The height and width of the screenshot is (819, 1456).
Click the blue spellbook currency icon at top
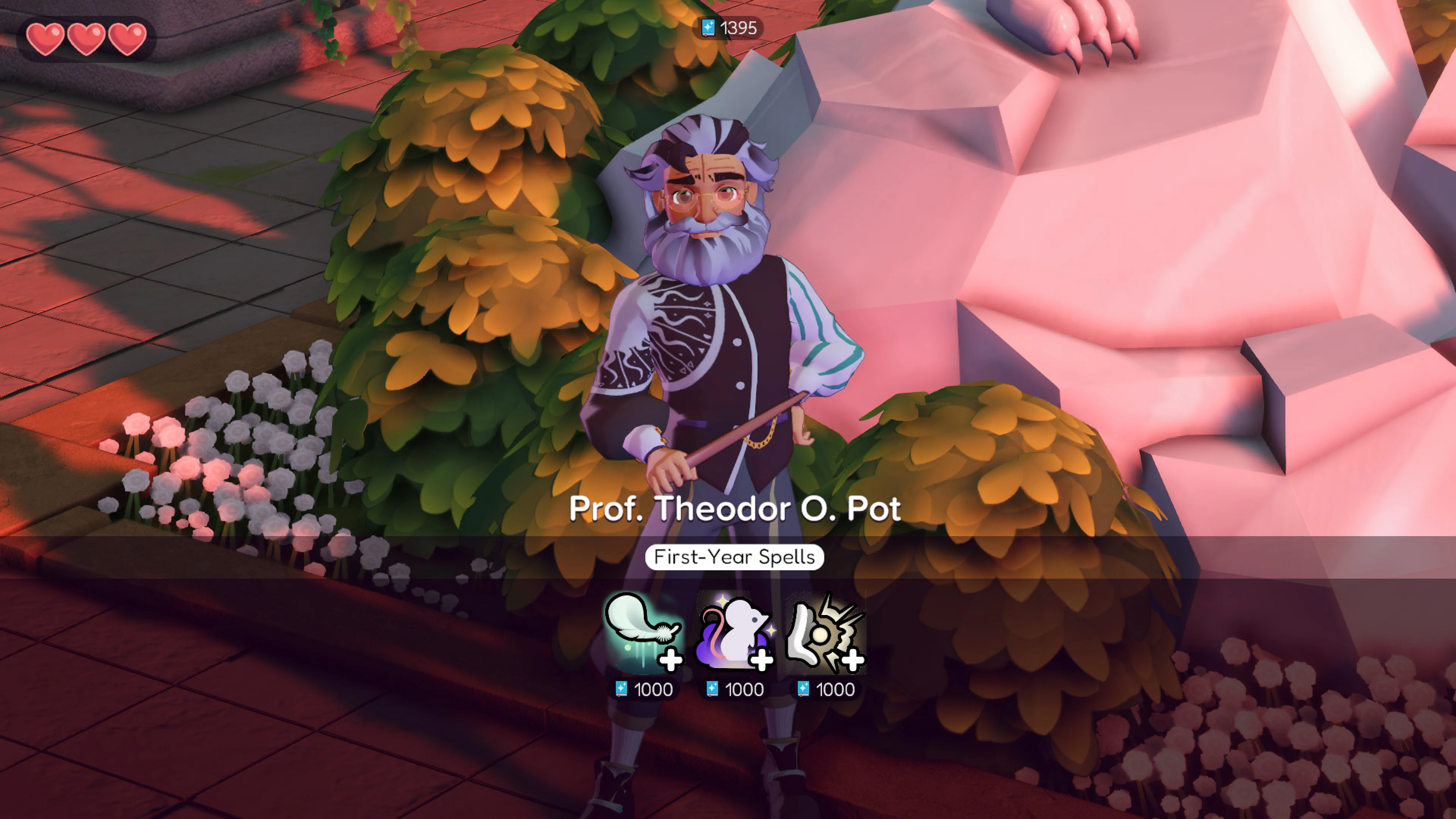tap(708, 28)
